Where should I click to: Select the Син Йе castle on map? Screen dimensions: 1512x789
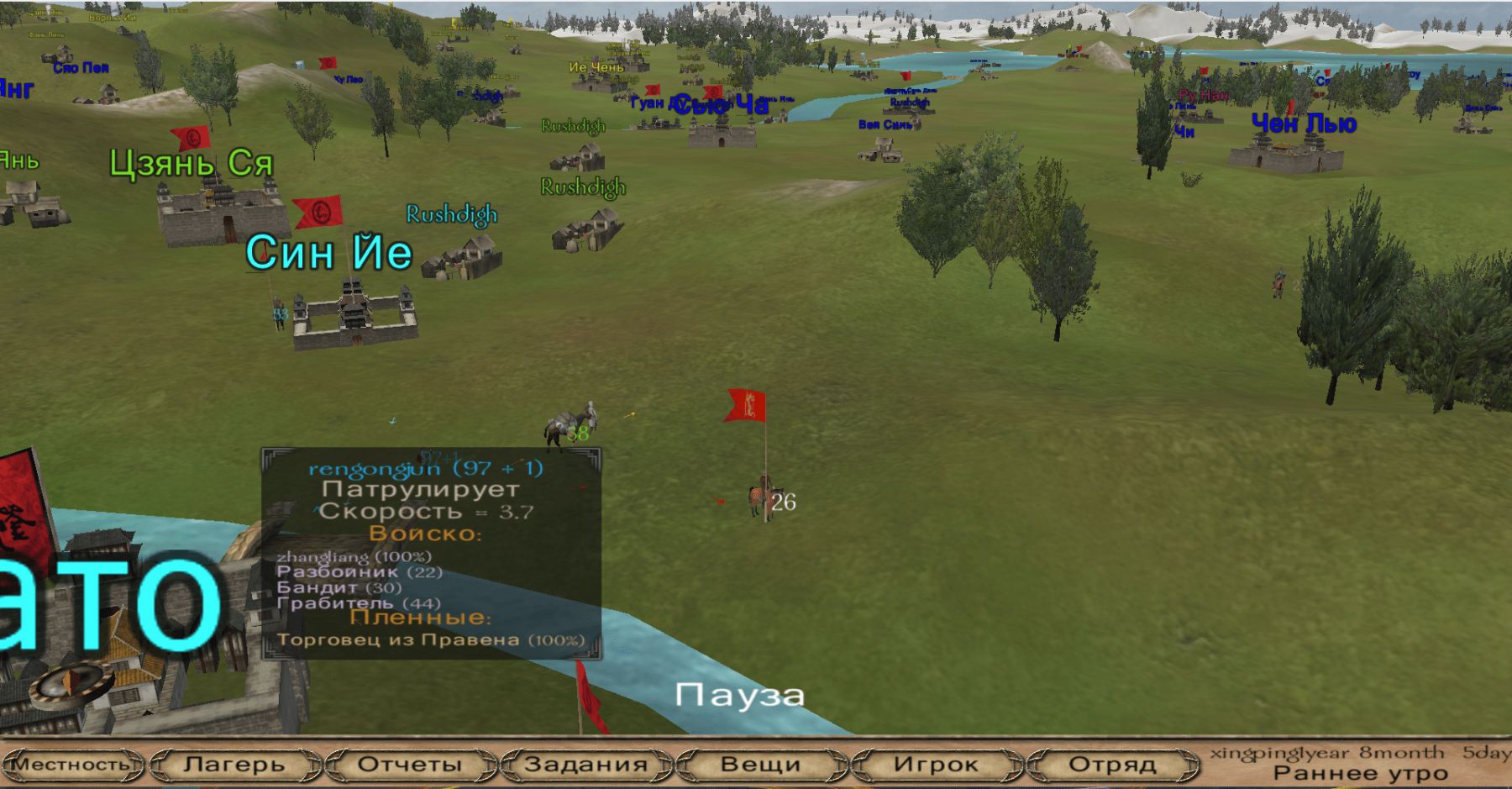pyautogui.click(x=354, y=314)
